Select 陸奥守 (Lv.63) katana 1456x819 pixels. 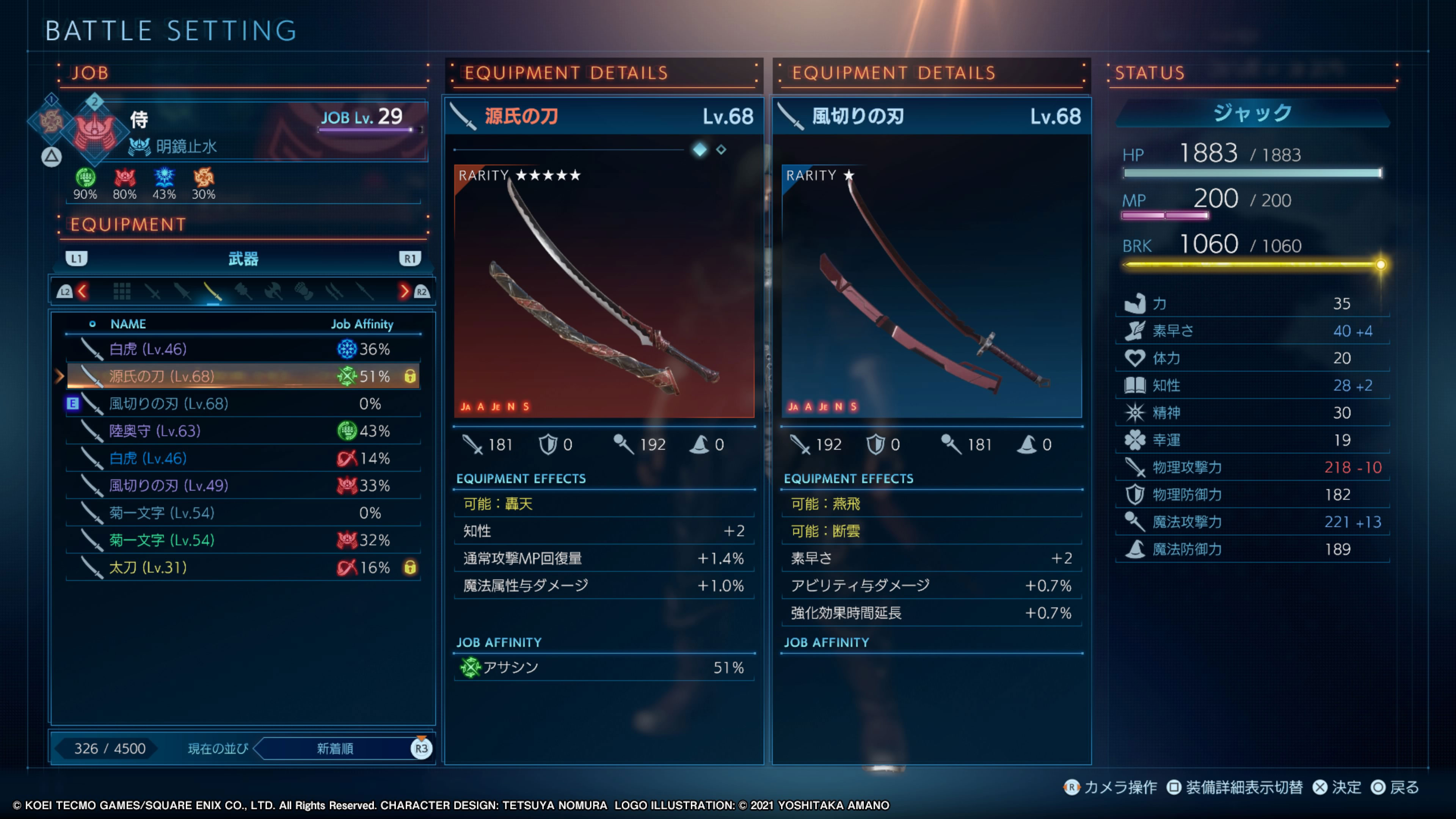click(x=155, y=431)
